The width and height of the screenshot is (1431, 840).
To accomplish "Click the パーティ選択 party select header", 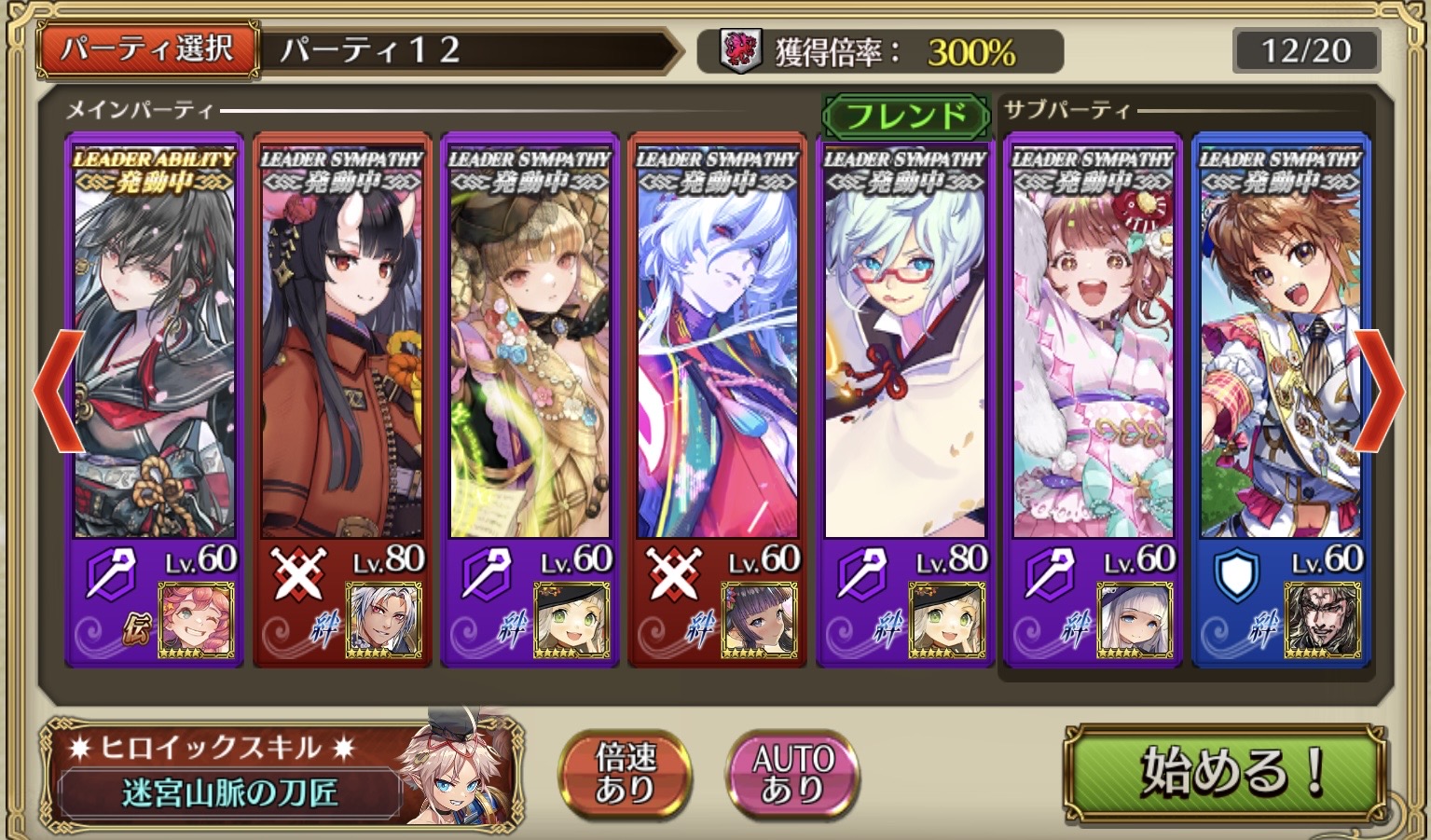I will (147, 49).
